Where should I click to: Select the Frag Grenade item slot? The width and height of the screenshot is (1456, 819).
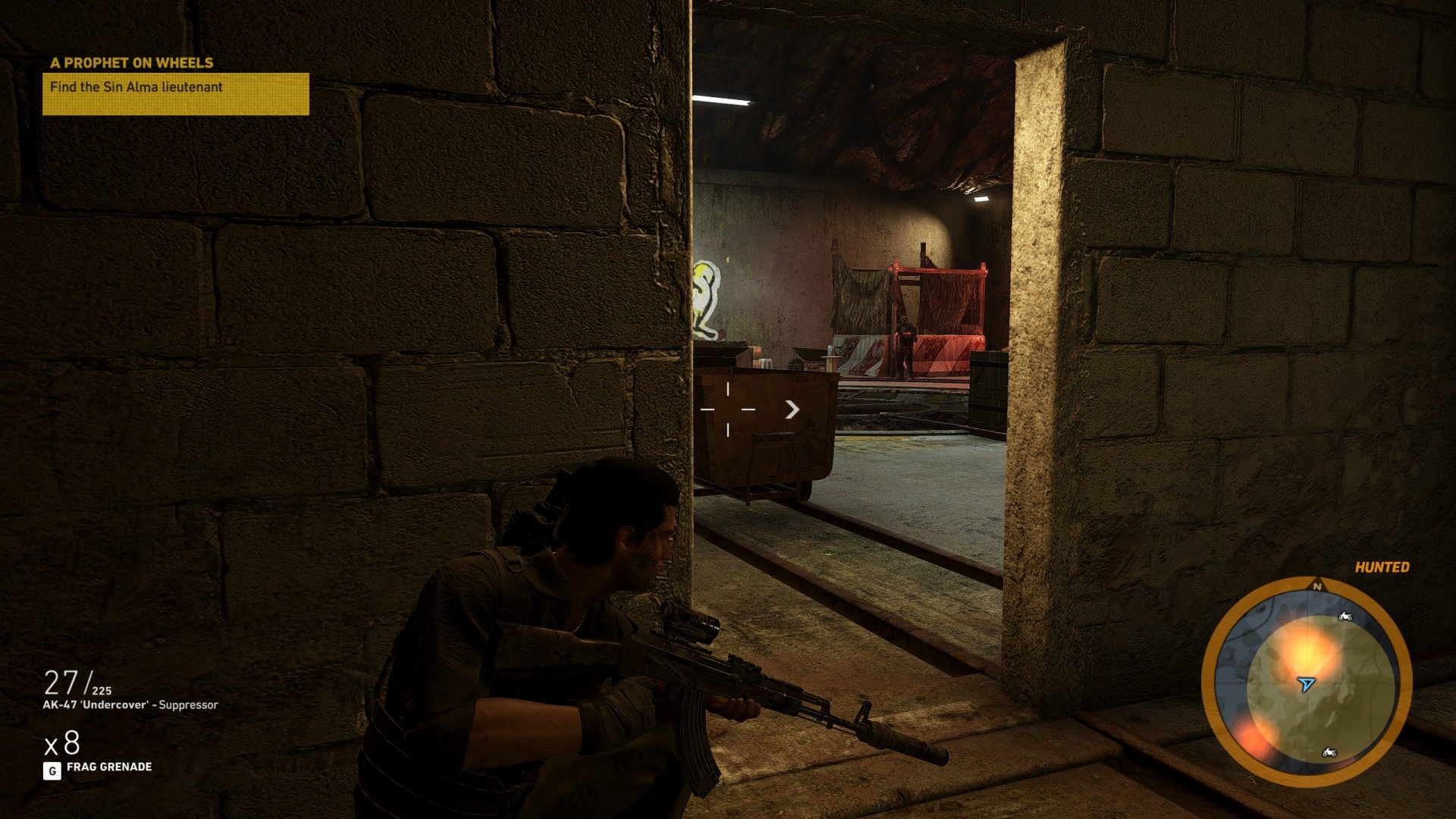click(99, 767)
